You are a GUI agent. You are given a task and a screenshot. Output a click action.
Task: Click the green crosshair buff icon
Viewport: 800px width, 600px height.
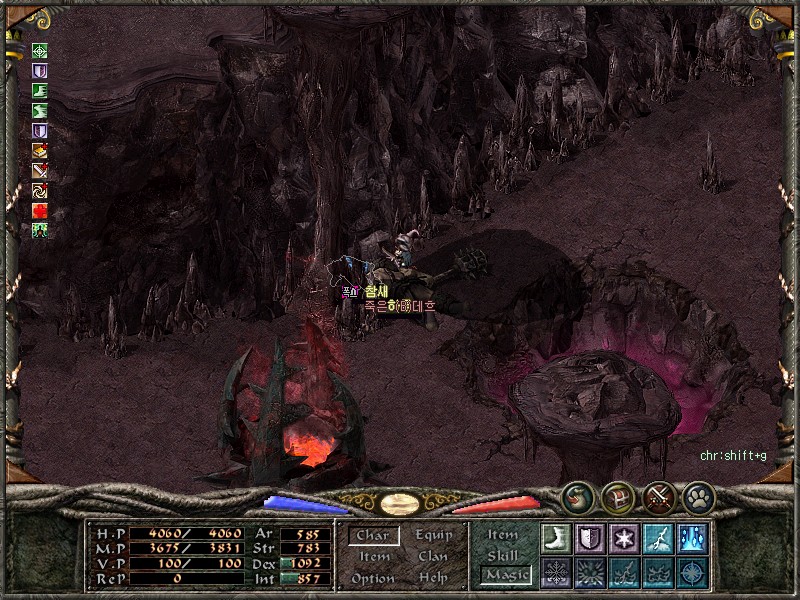(40, 51)
